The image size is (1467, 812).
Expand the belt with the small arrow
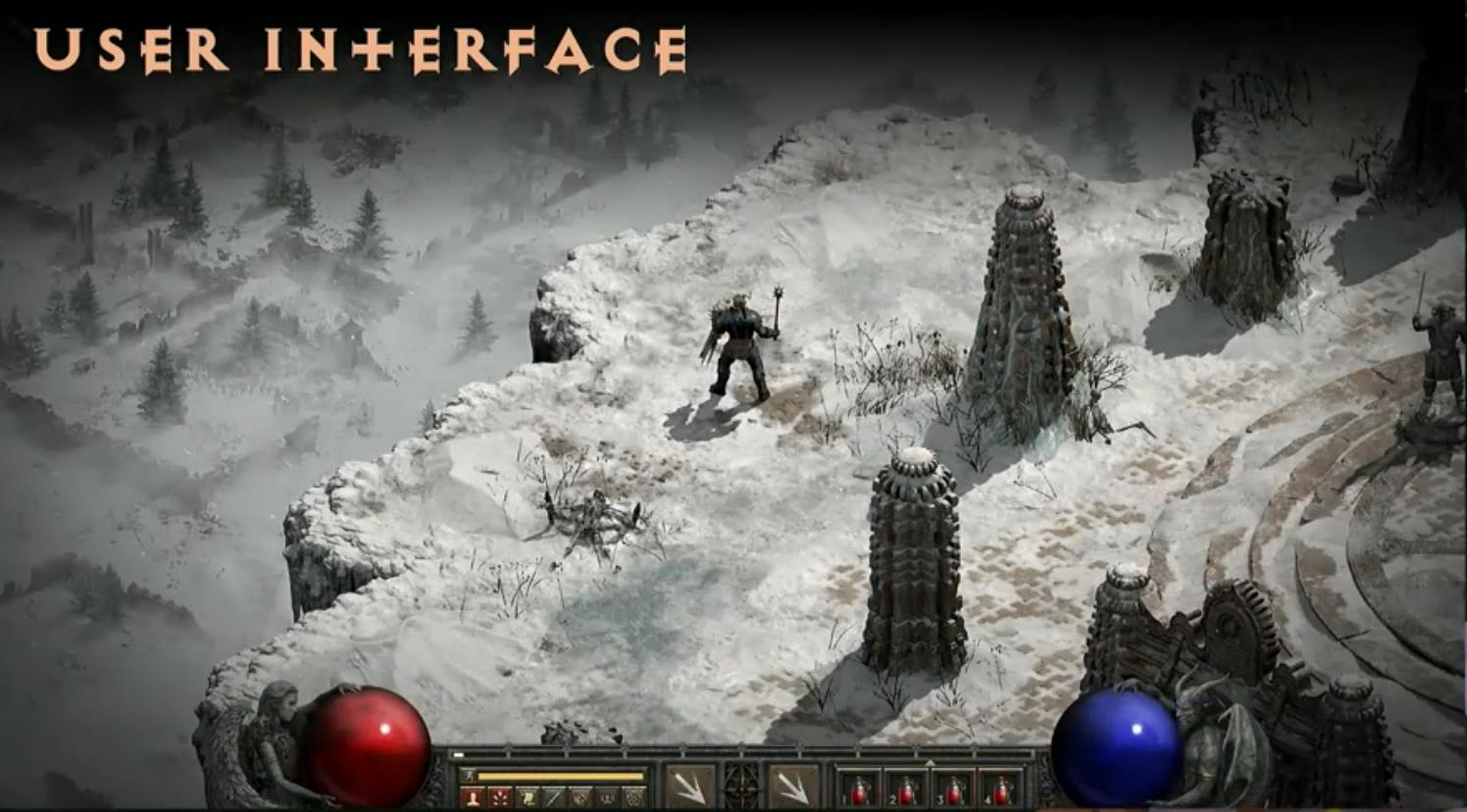(x=930, y=762)
